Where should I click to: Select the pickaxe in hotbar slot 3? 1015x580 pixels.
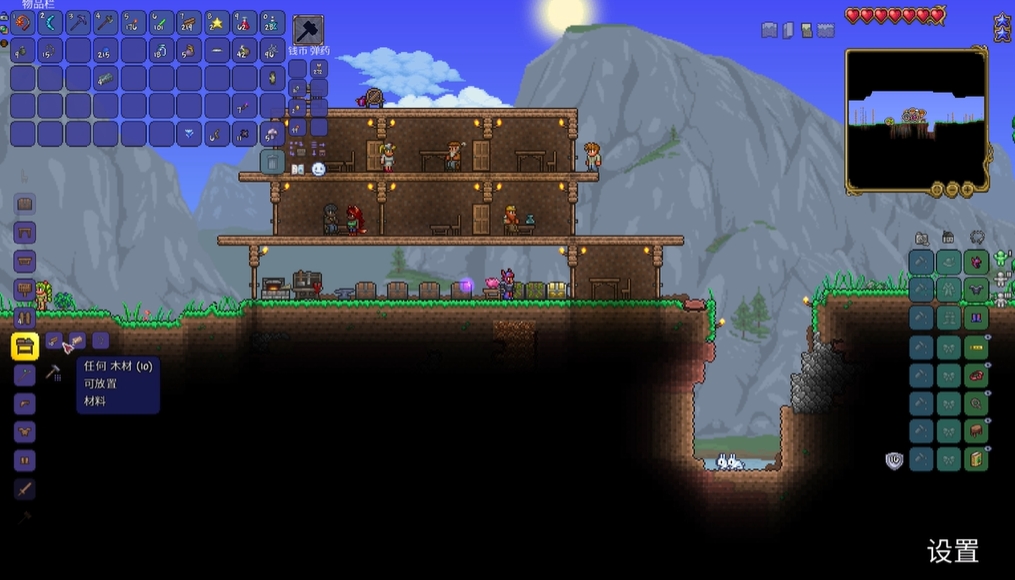click(x=78, y=22)
